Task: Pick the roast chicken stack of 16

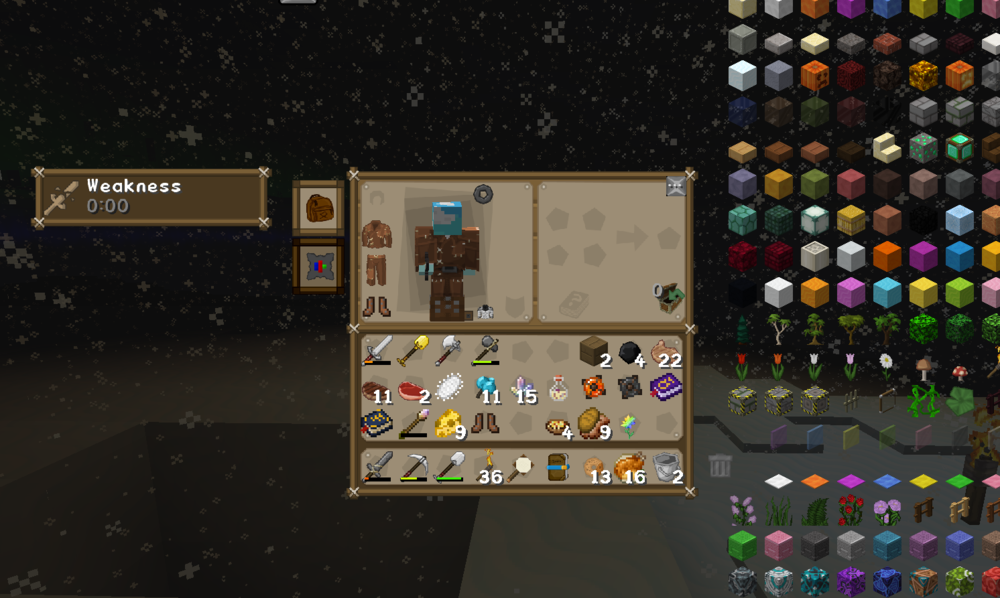Action: pyautogui.click(x=630, y=467)
